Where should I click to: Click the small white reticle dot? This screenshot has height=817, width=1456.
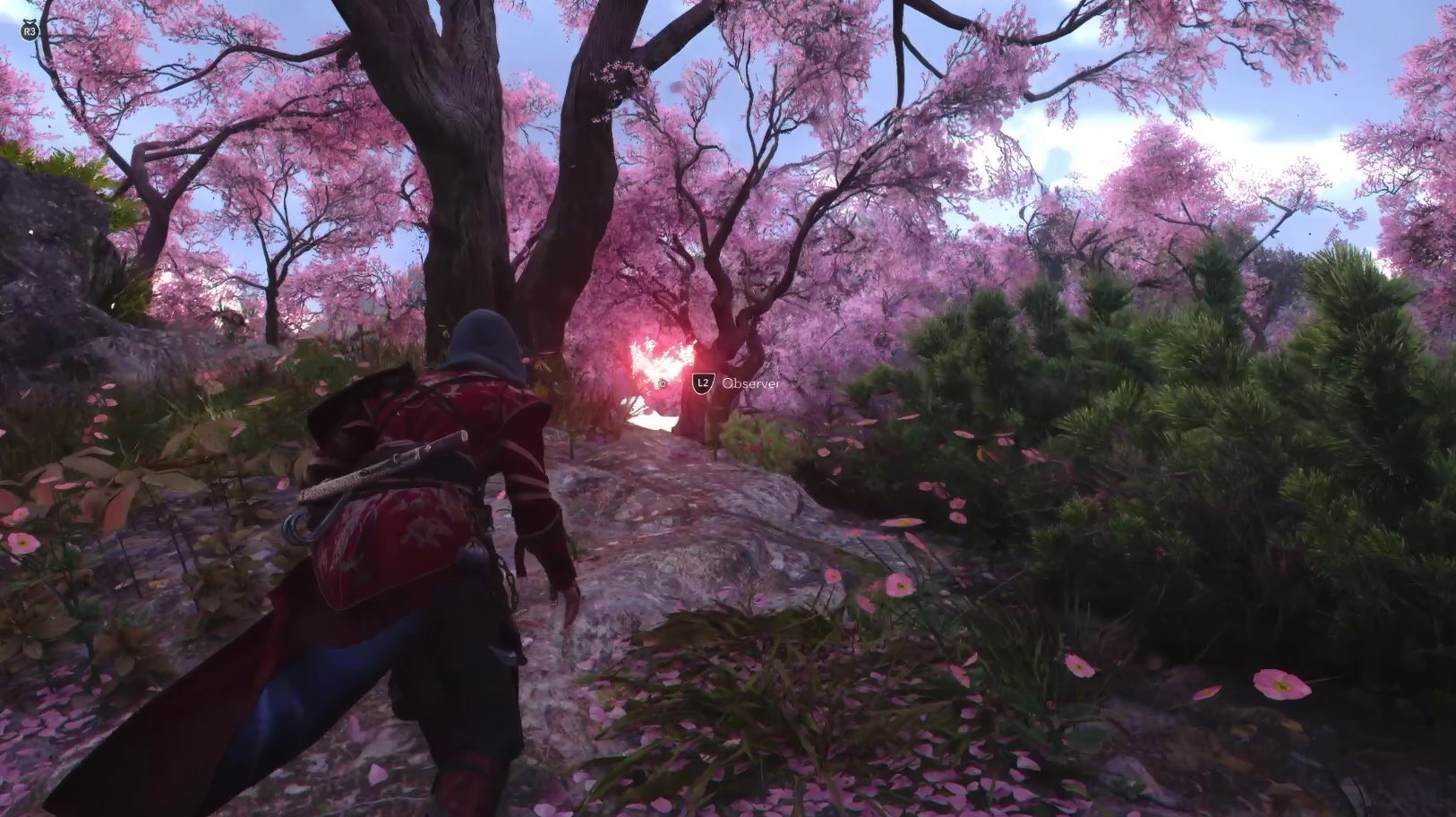click(663, 383)
